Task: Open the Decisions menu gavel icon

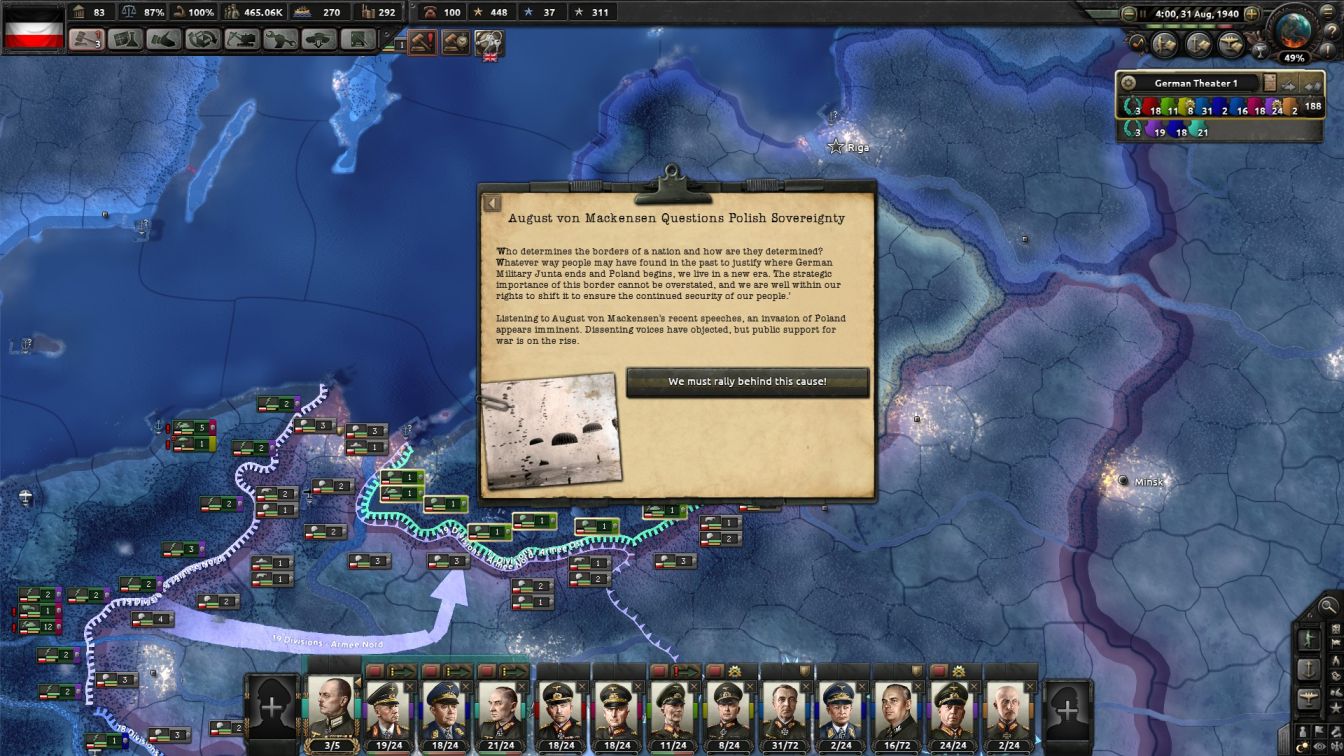Action: coord(84,39)
